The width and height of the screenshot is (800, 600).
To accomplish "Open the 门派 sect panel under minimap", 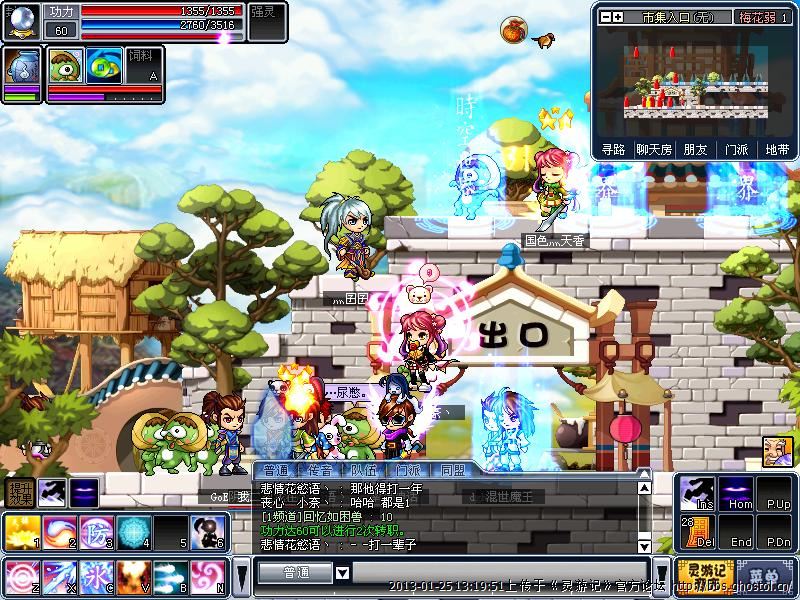I will point(736,149).
